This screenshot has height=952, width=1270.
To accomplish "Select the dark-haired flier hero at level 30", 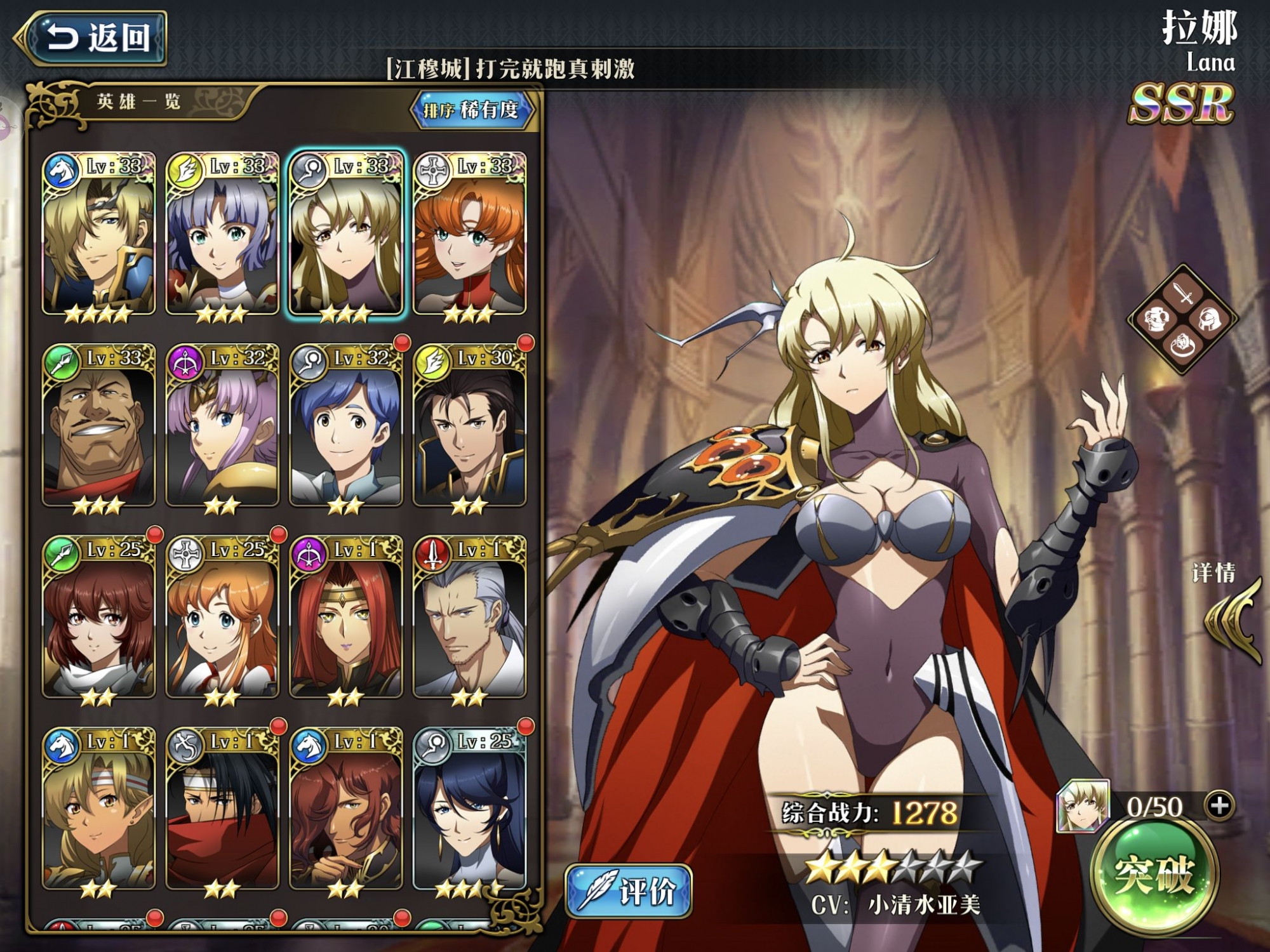I will pyautogui.click(x=469, y=426).
